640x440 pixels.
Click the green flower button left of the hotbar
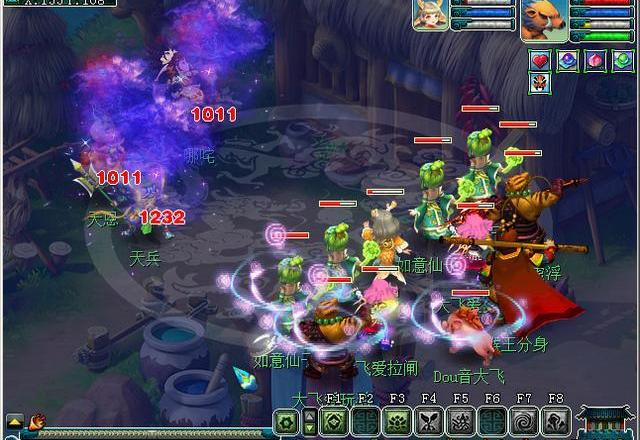point(286,421)
